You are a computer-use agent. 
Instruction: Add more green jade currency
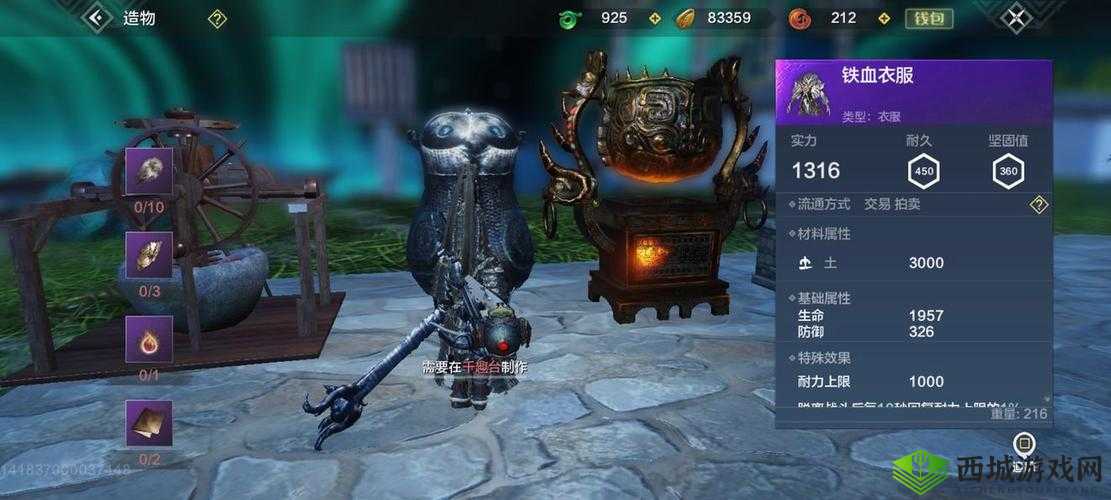pos(655,18)
